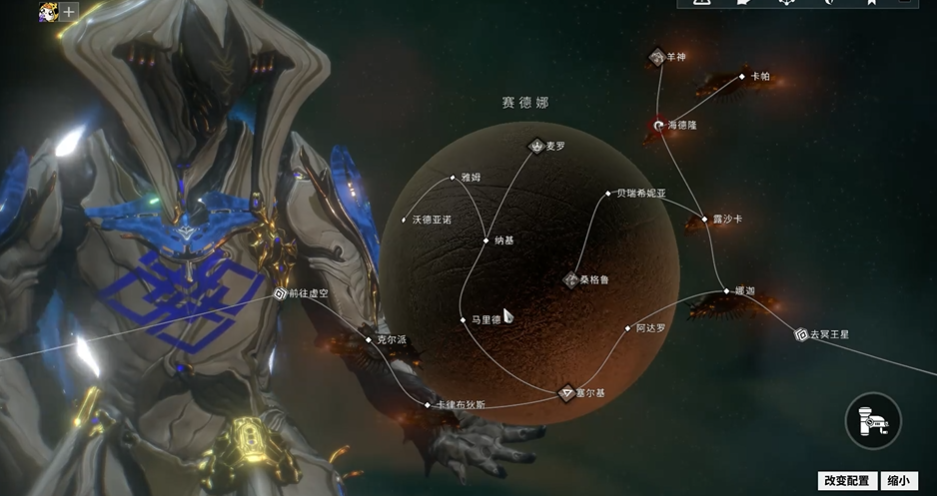Select the 贝瑞希妮亚 mission node
The width and height of the screenshot is (937, 496).
pyautogui.click(x=608, y=193)
